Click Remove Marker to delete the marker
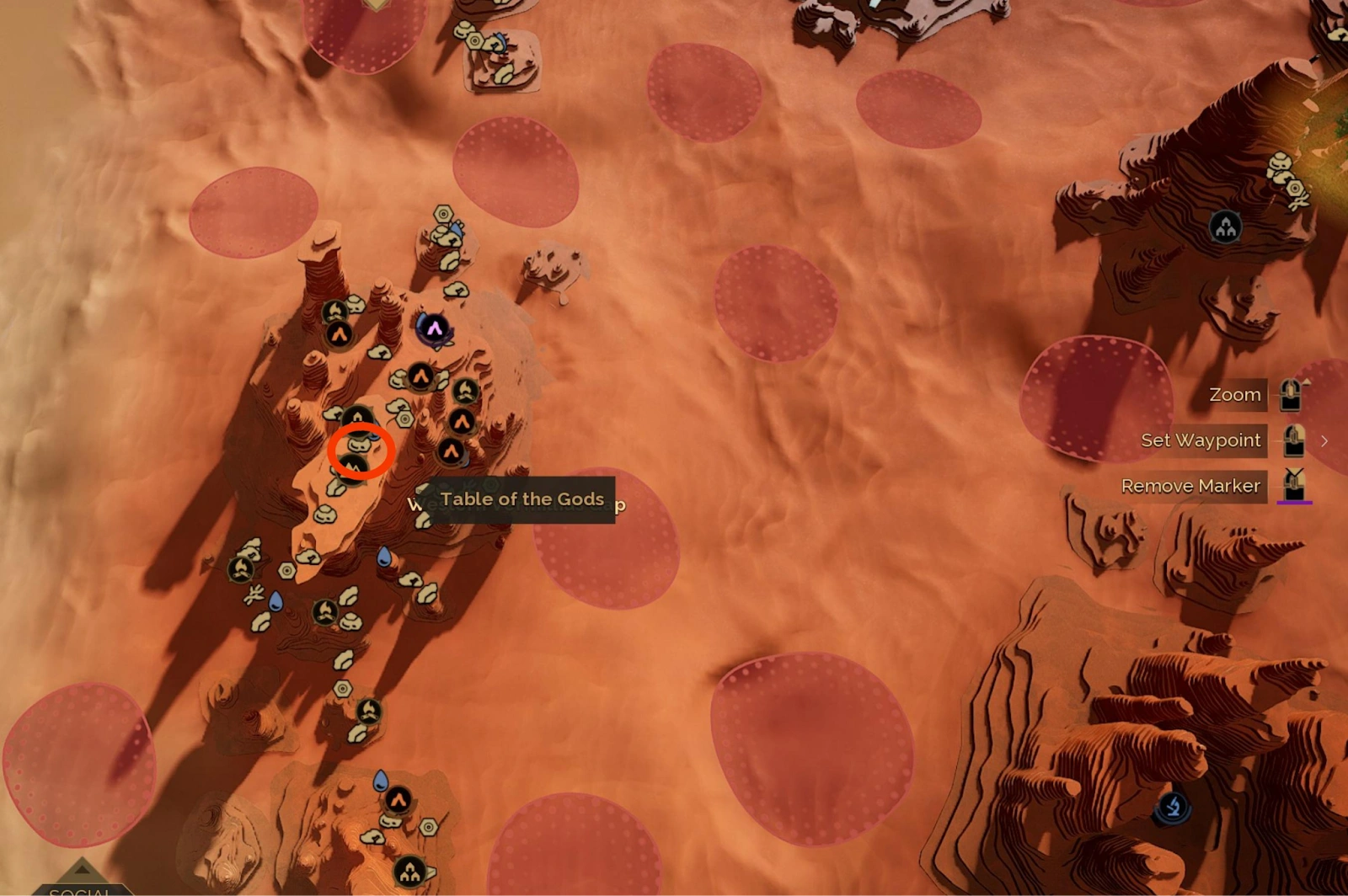Image resolution: width=1348 pixels, height=896 pixels. (x=1190, y=486)
